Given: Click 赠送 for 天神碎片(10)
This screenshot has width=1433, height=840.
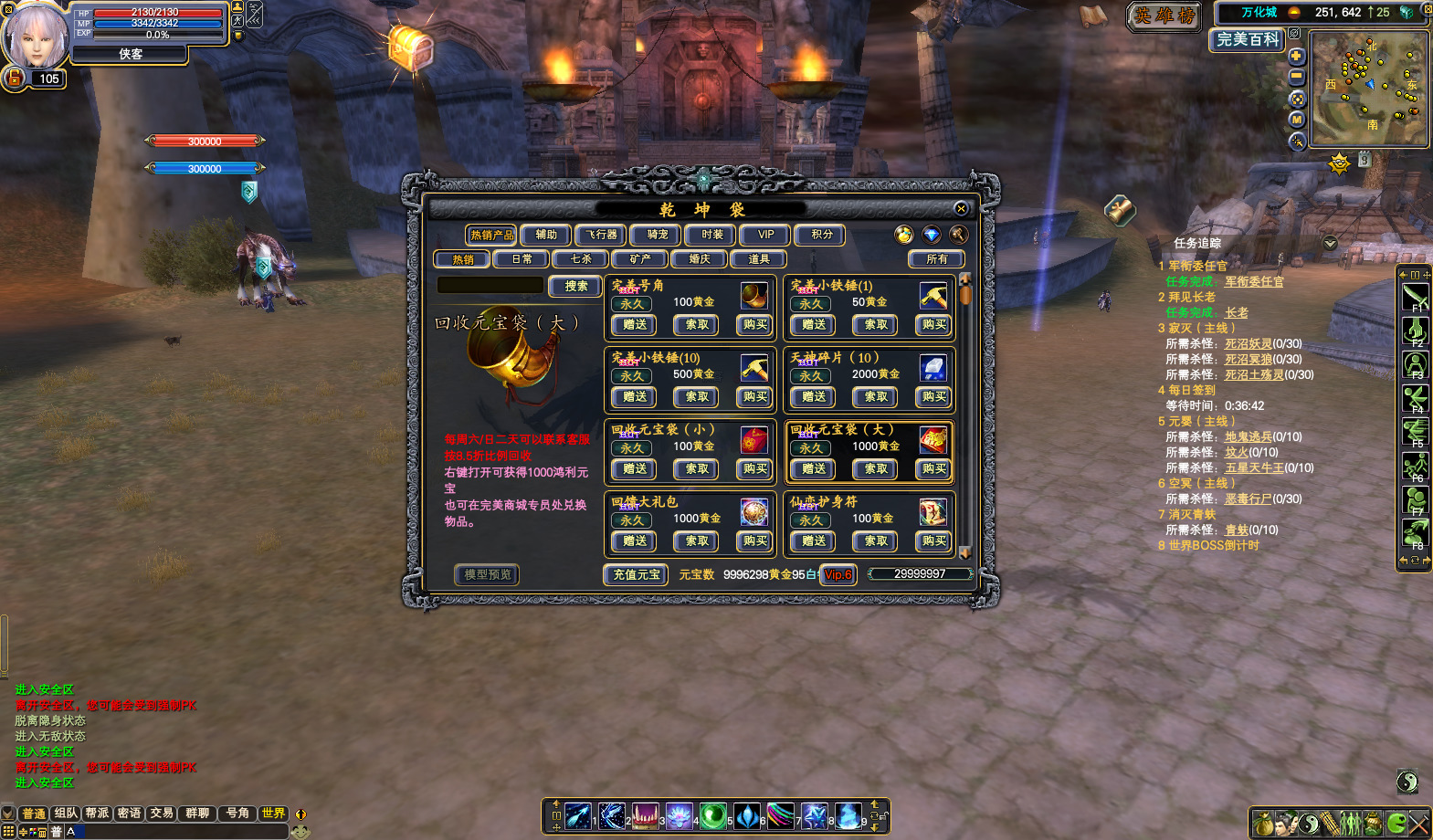Looking at the screenshot, I should coord(813,397).
